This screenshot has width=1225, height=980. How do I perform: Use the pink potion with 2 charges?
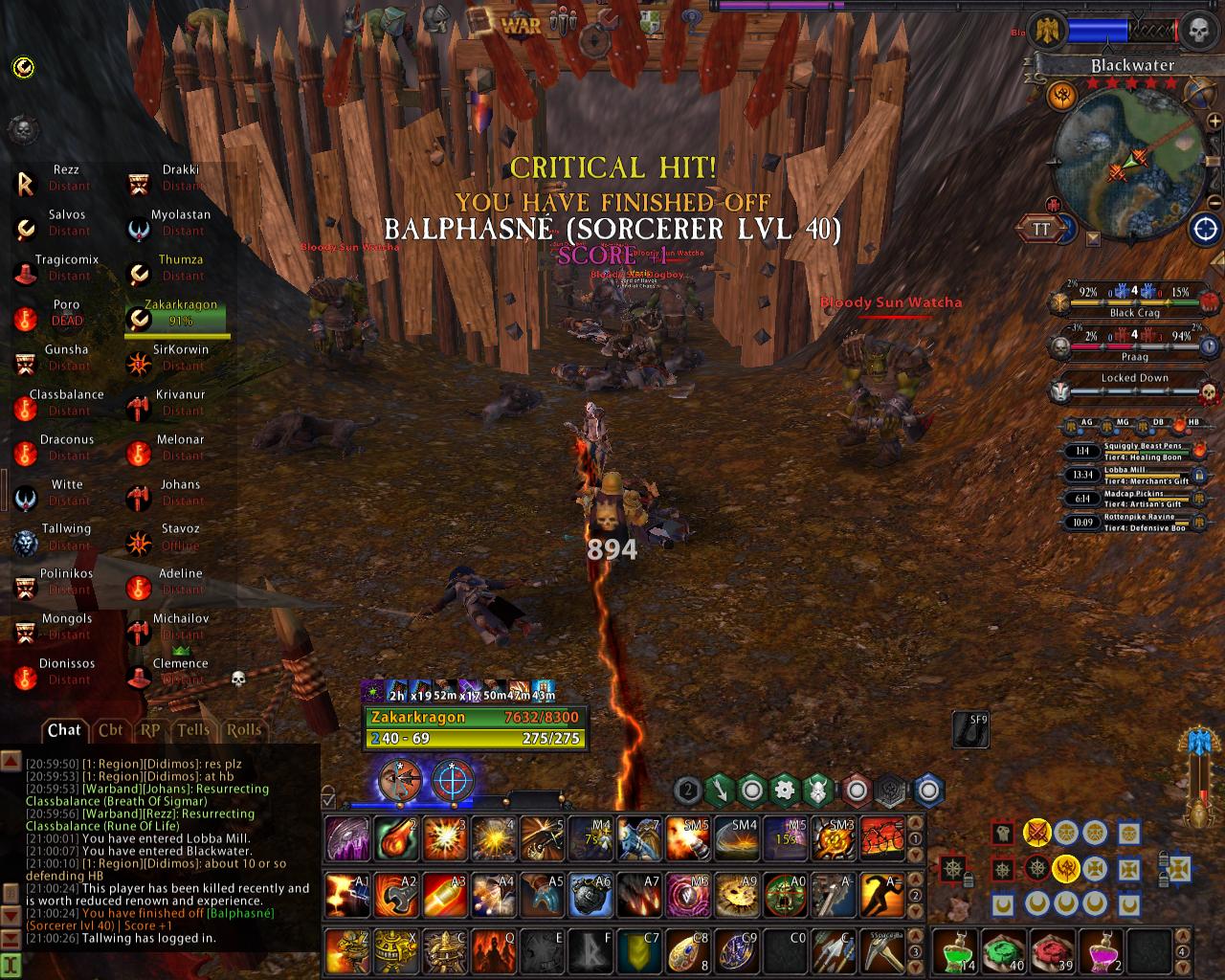[1100, 950]
